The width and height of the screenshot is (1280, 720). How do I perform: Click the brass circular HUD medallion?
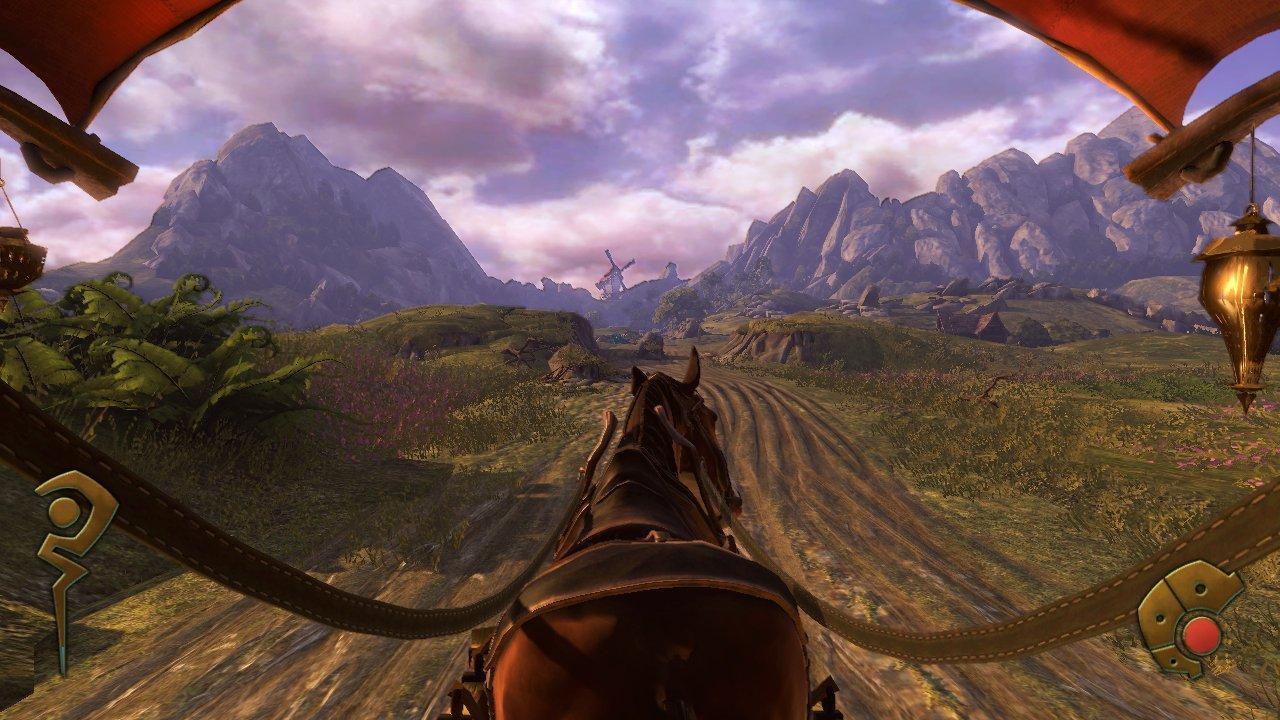point(1201,633)
